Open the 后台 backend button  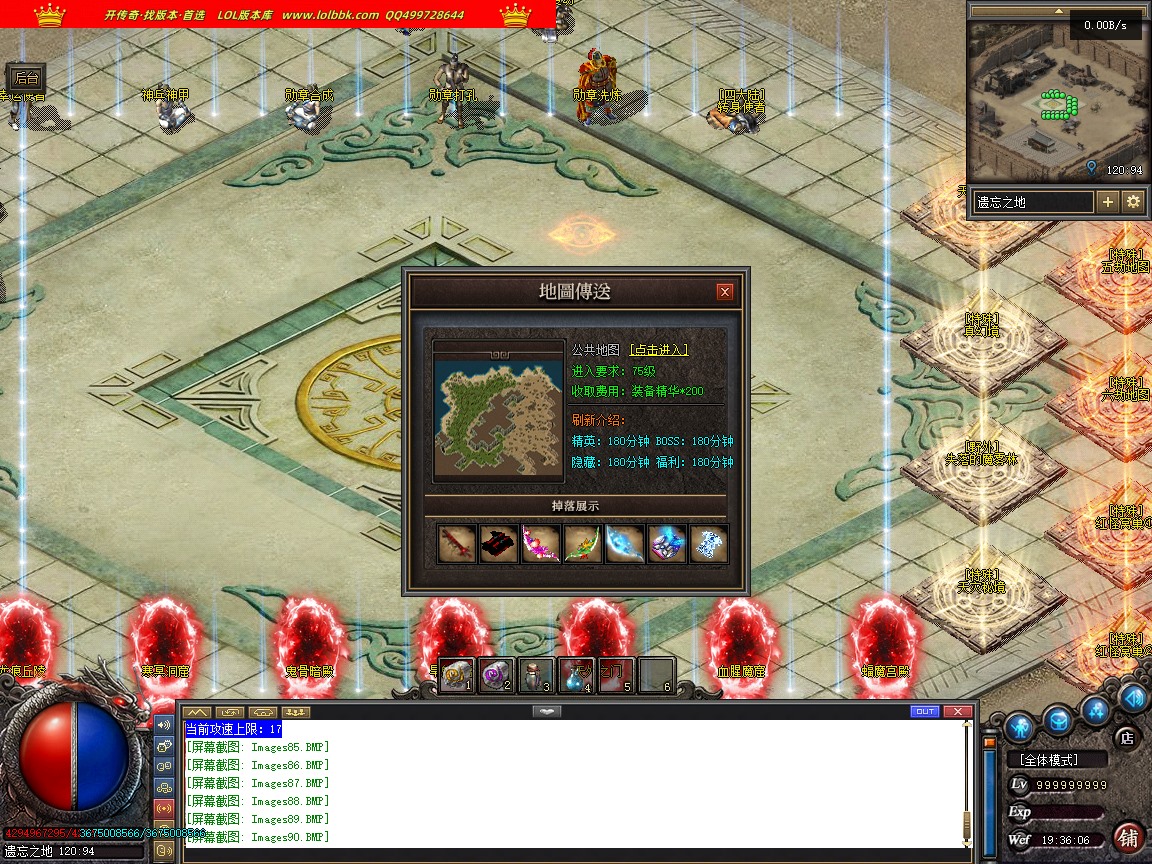(x=27, y=78)
